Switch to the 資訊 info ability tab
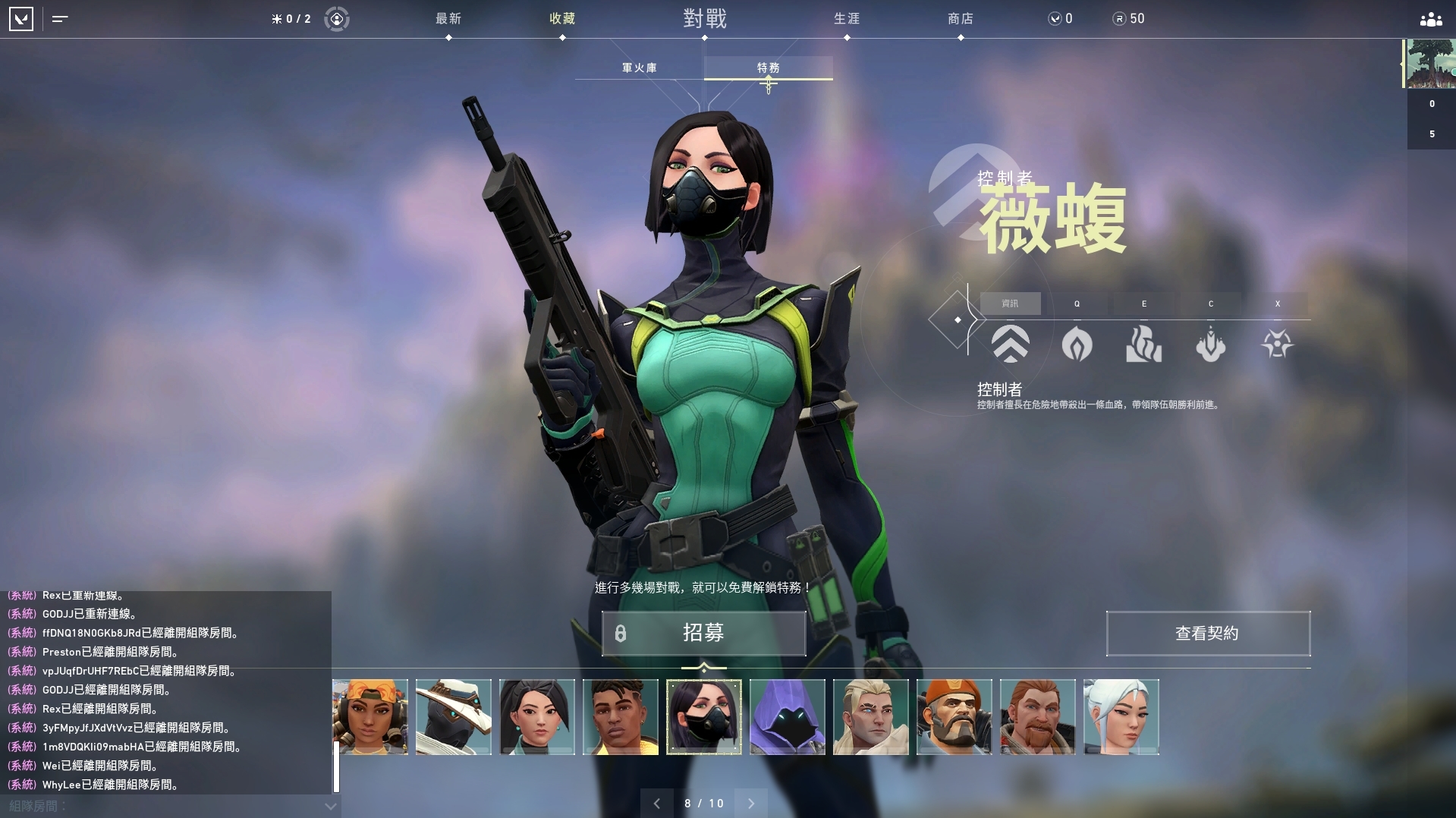1456x818 pixels. tap(1011, 304)
